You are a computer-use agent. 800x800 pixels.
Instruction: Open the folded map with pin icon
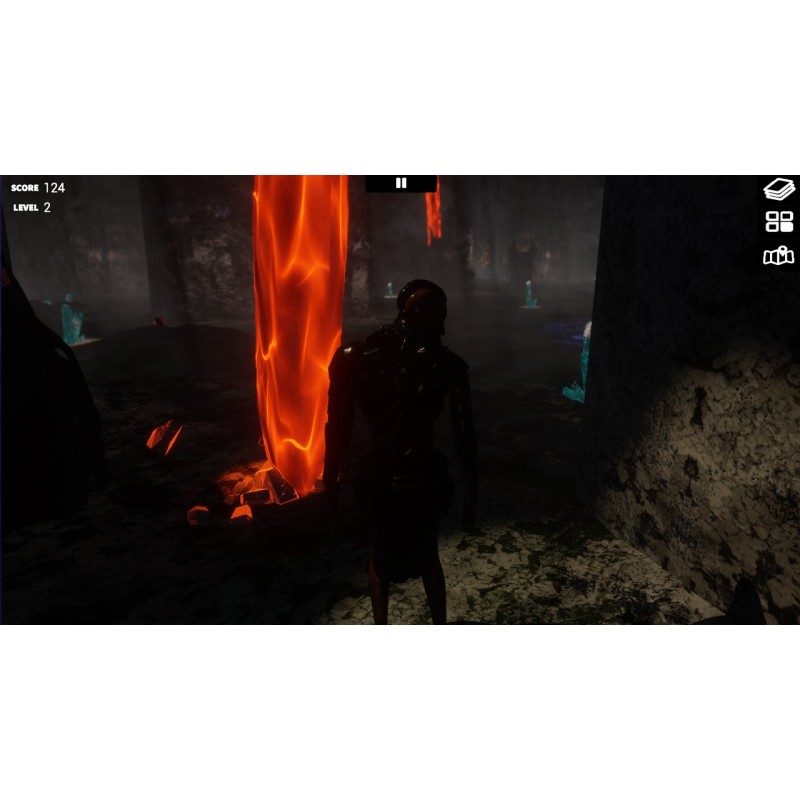point(778,256)
